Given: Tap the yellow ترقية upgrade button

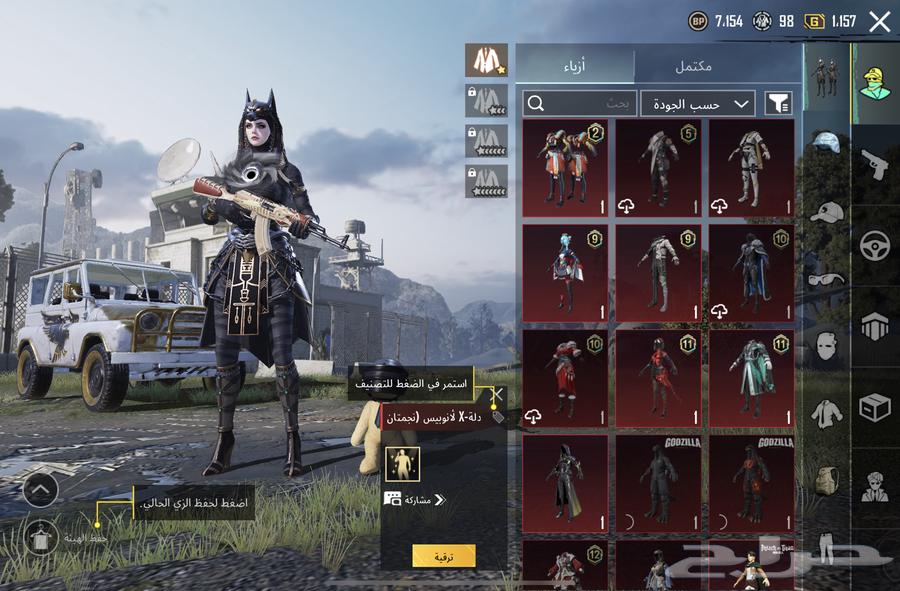Looking at the screenshot, I should (443, 556).
